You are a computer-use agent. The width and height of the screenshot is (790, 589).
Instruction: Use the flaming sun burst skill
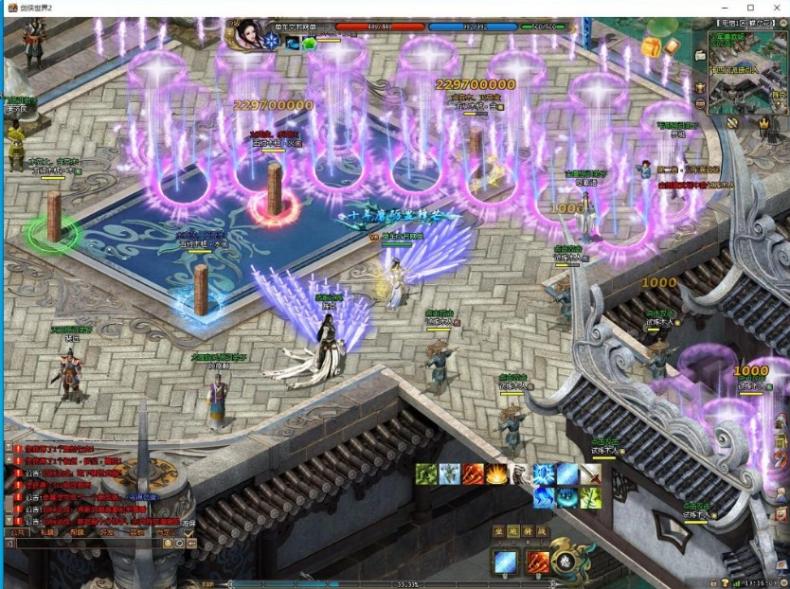(496, 474)
